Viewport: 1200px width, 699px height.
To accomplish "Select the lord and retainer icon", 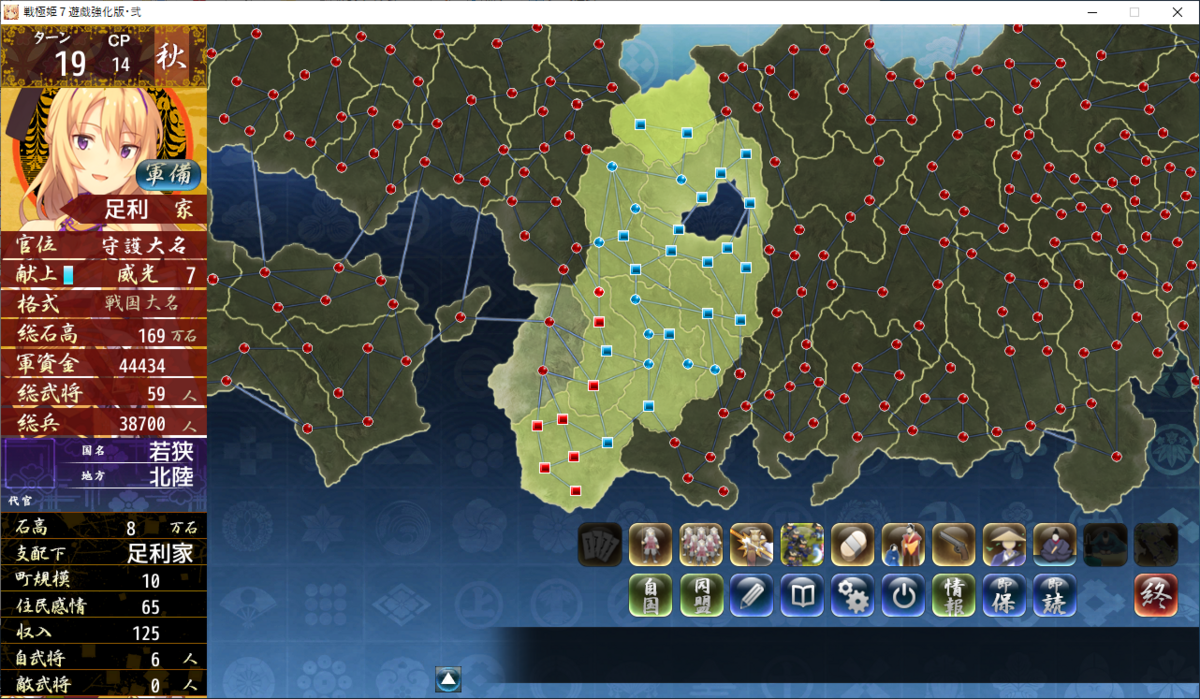I will tap(903, 545).
